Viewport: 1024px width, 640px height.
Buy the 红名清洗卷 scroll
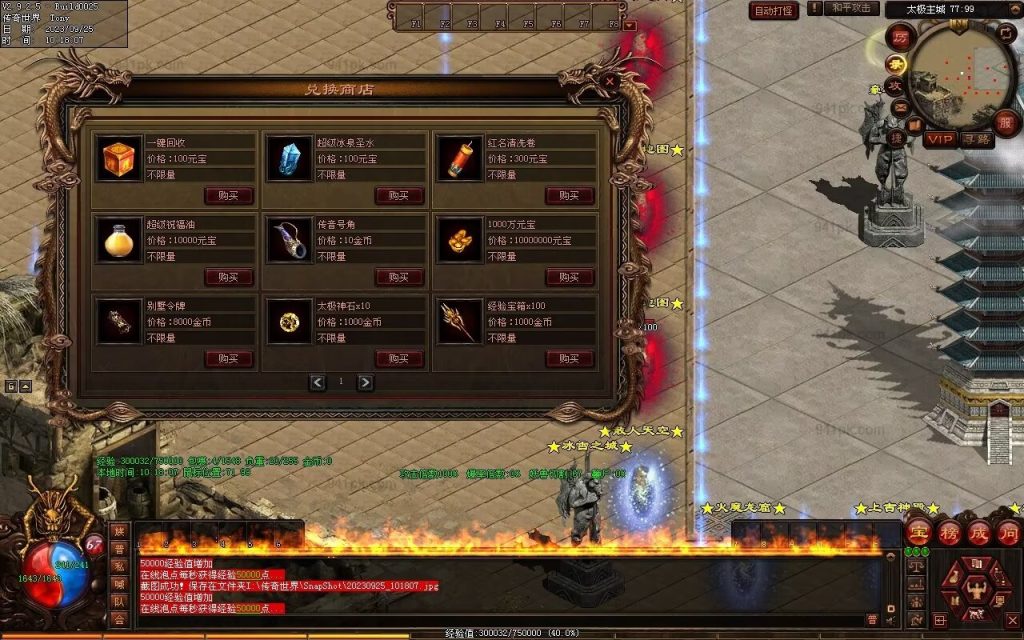point(570,195)
